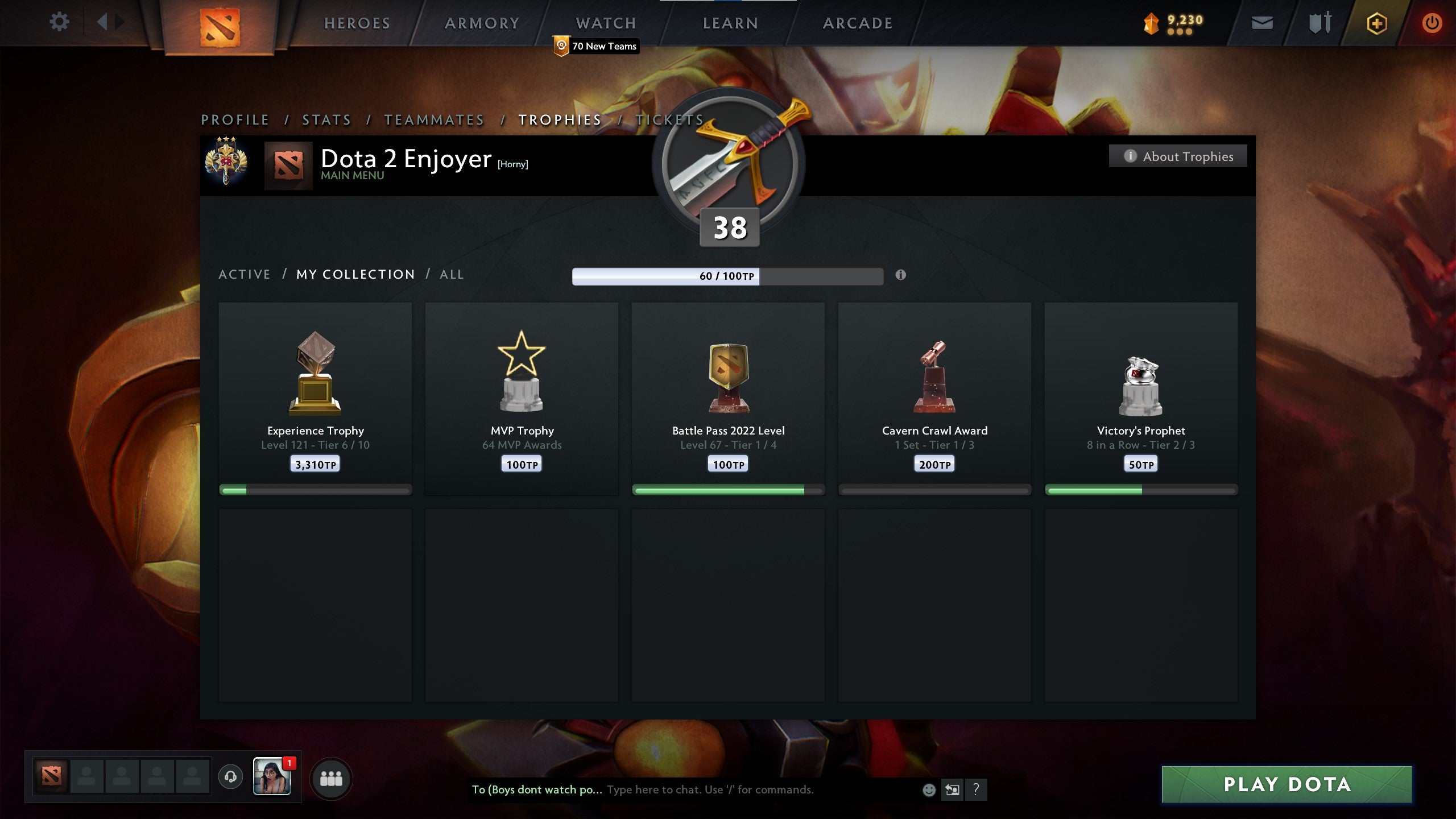Open About Trophies
1456x819 pixels.
(1178, 156)
